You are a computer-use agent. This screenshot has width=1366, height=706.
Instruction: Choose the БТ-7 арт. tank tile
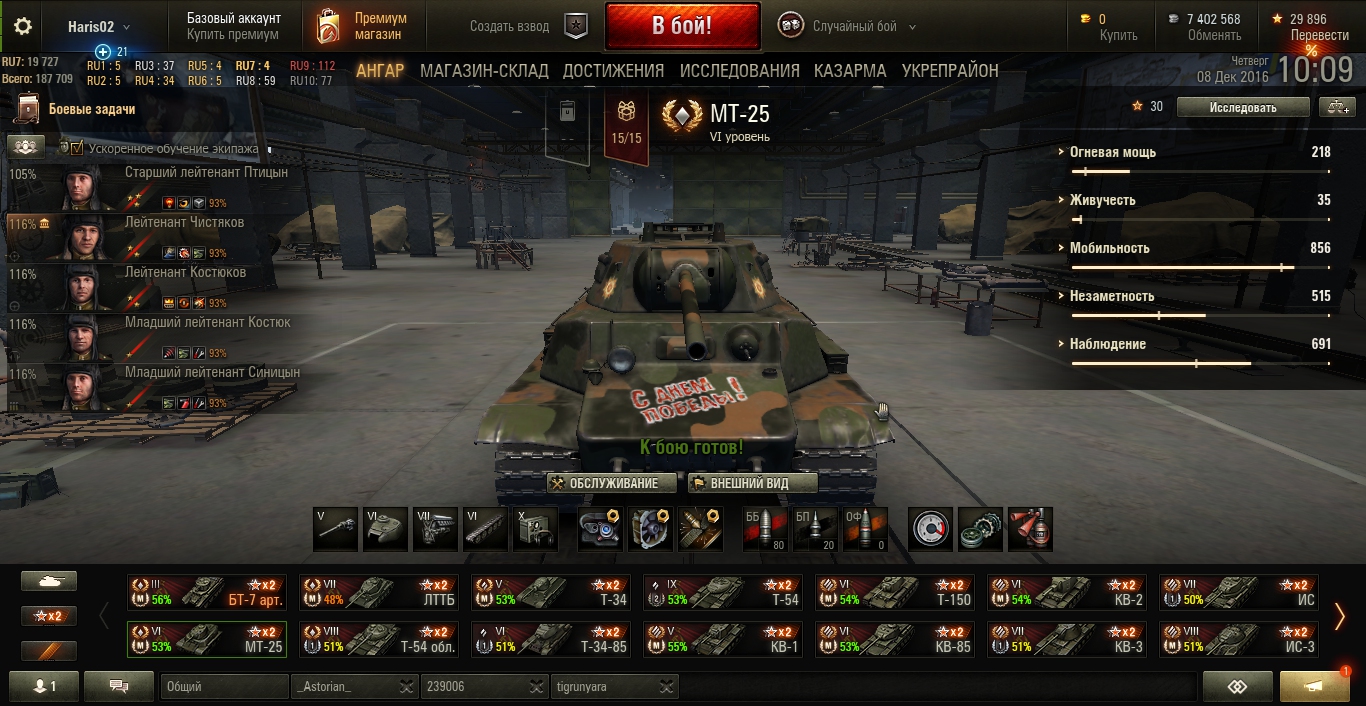[x=207, y=592]
